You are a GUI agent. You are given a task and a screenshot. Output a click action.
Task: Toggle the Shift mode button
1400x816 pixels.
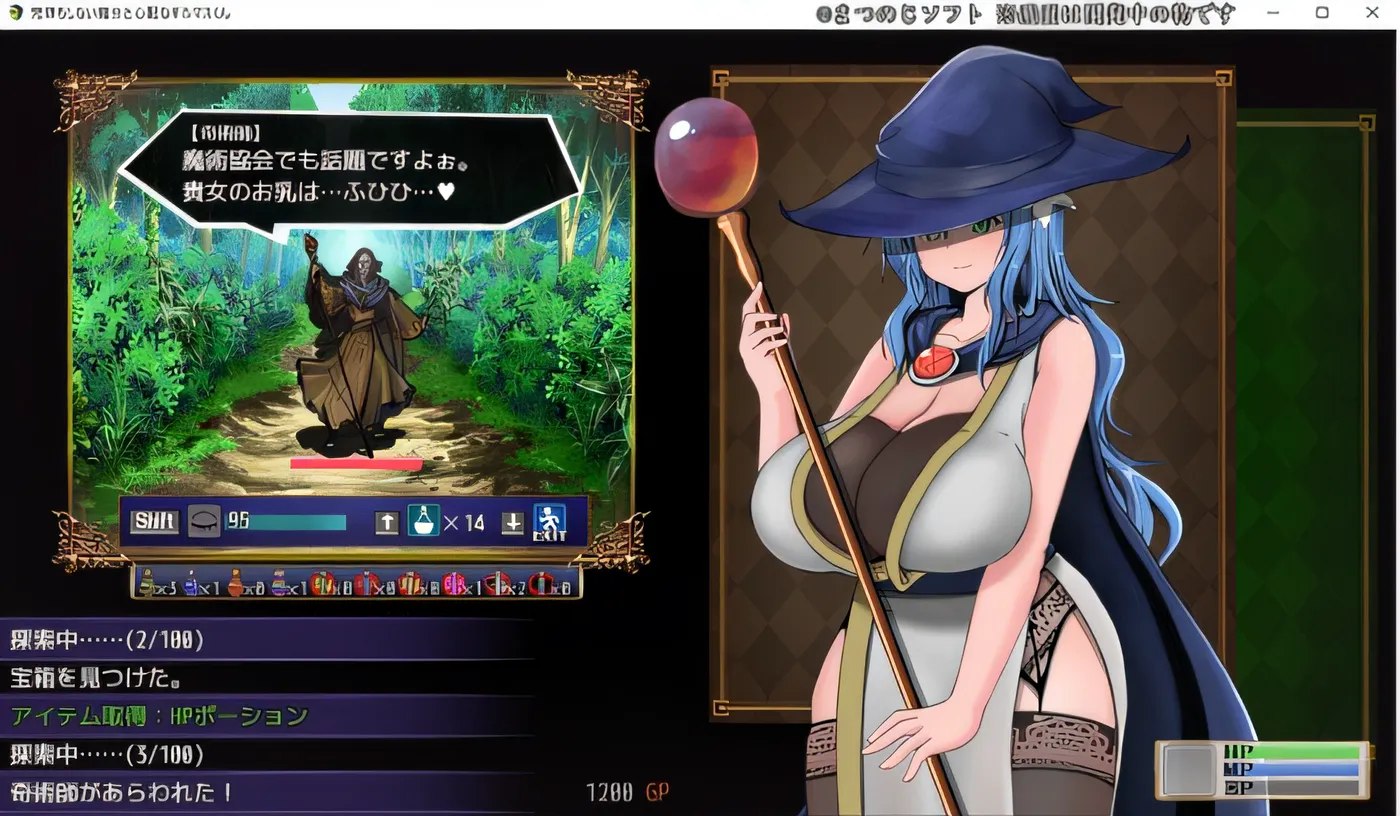(153, 521)
